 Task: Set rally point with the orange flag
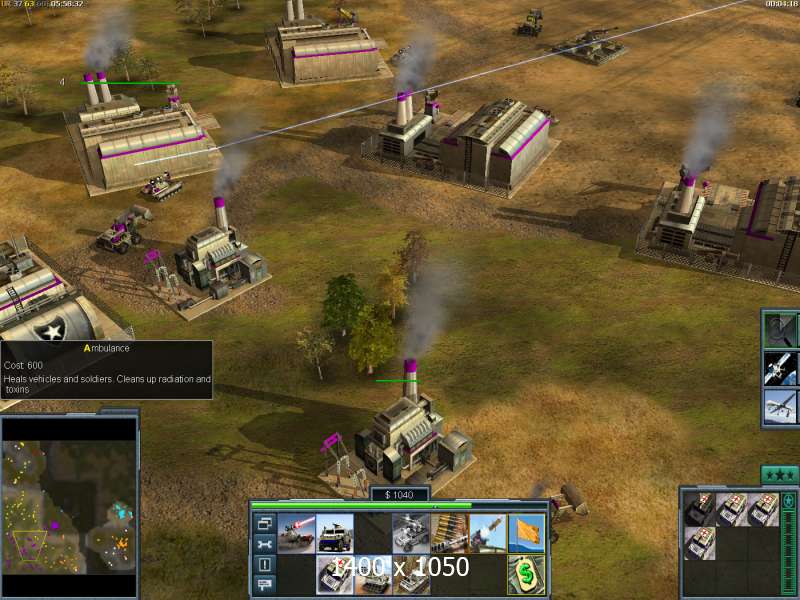tap(525, 533)
